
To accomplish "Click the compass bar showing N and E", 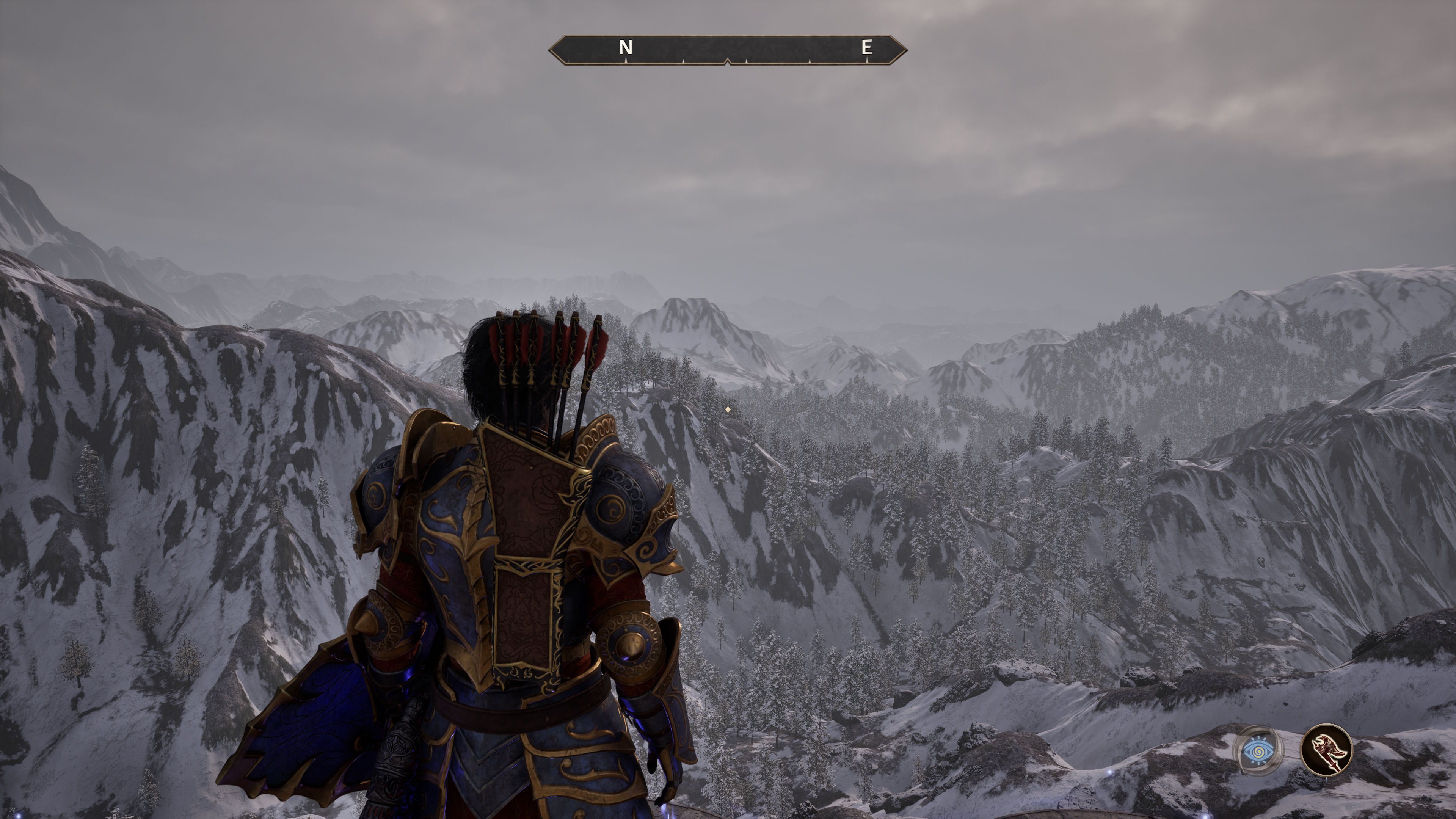I will pos(728,50).
